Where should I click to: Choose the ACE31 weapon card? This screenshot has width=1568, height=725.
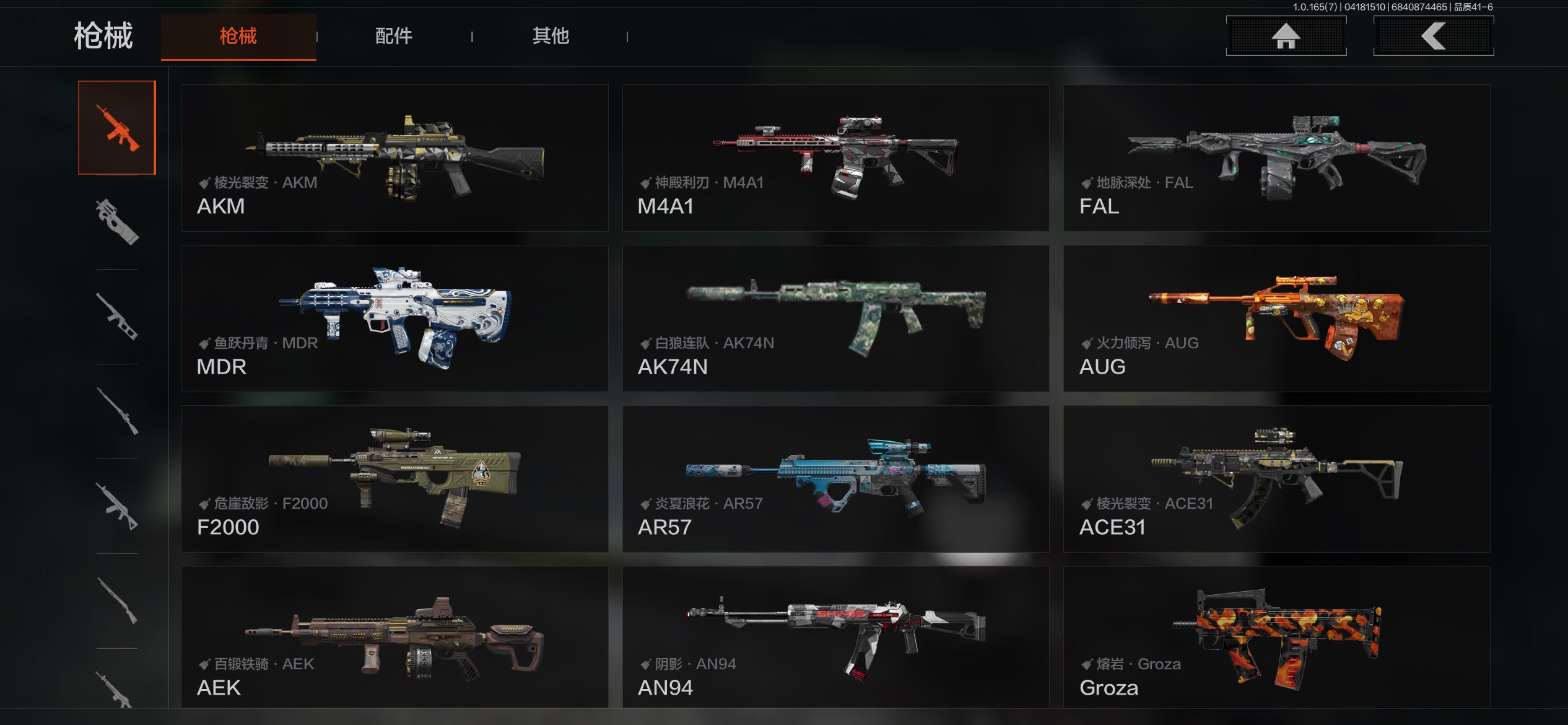pyautogui.click(x=1276, y=479)
